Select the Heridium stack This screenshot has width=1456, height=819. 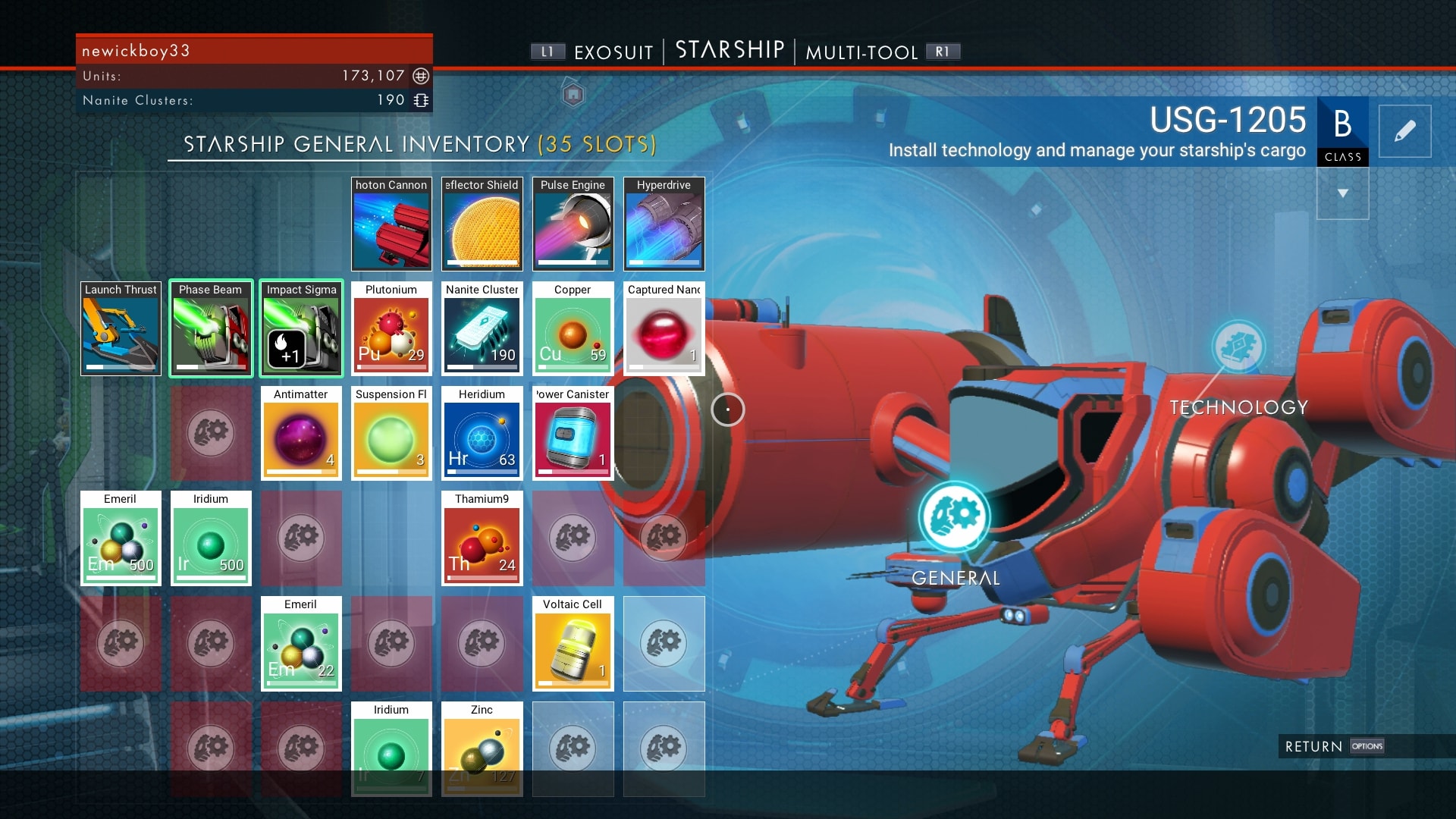(x=482, y=434)
